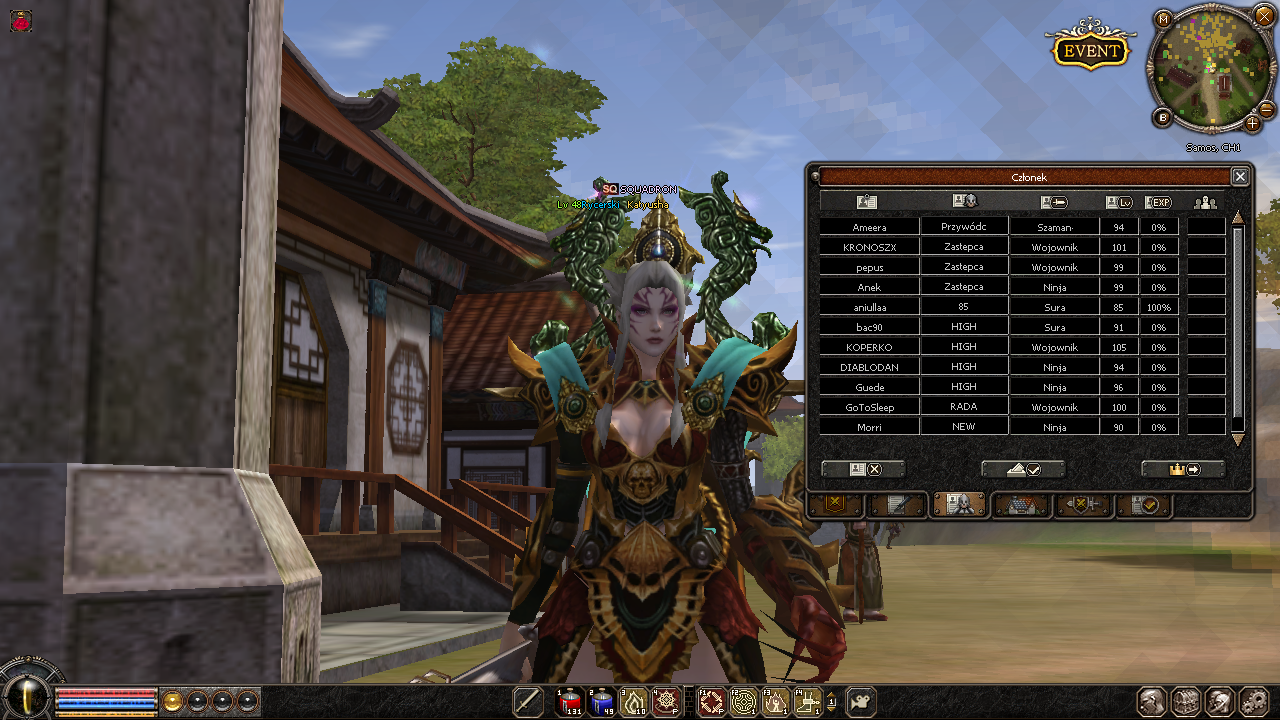This screenshot has height=720, width=1280.
Task: Switch to the guild notes pencil tab
Action: pyautogui.click(x=897, y=505)
